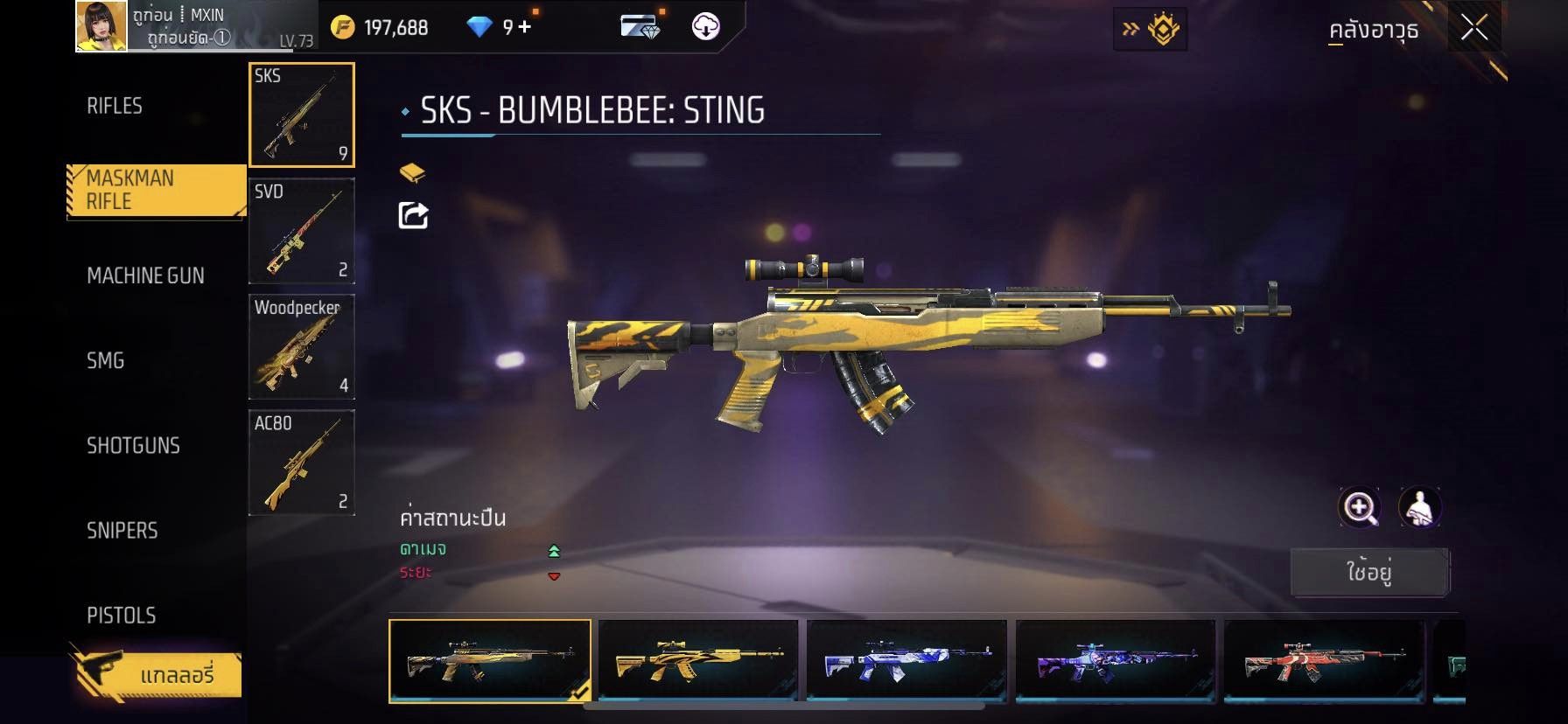The height and width of the screenshot is (724, 1568).
Task: Click the share arrow icon
Action: click(413, 215)
